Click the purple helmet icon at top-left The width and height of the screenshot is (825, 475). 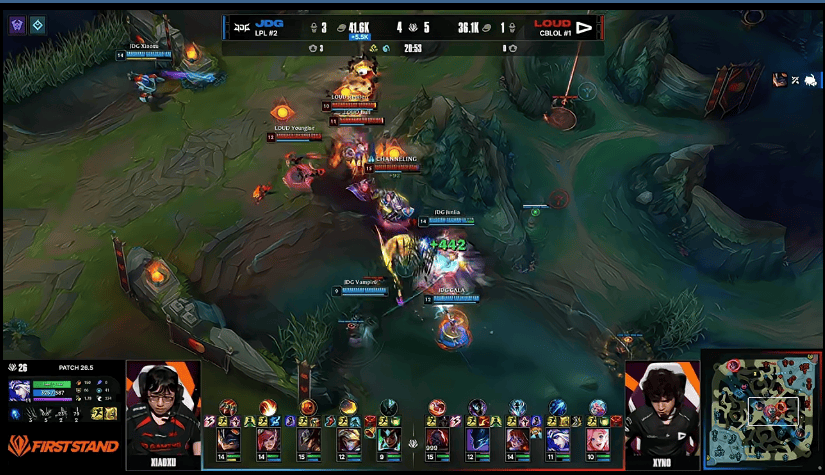[x=17, y=25]
